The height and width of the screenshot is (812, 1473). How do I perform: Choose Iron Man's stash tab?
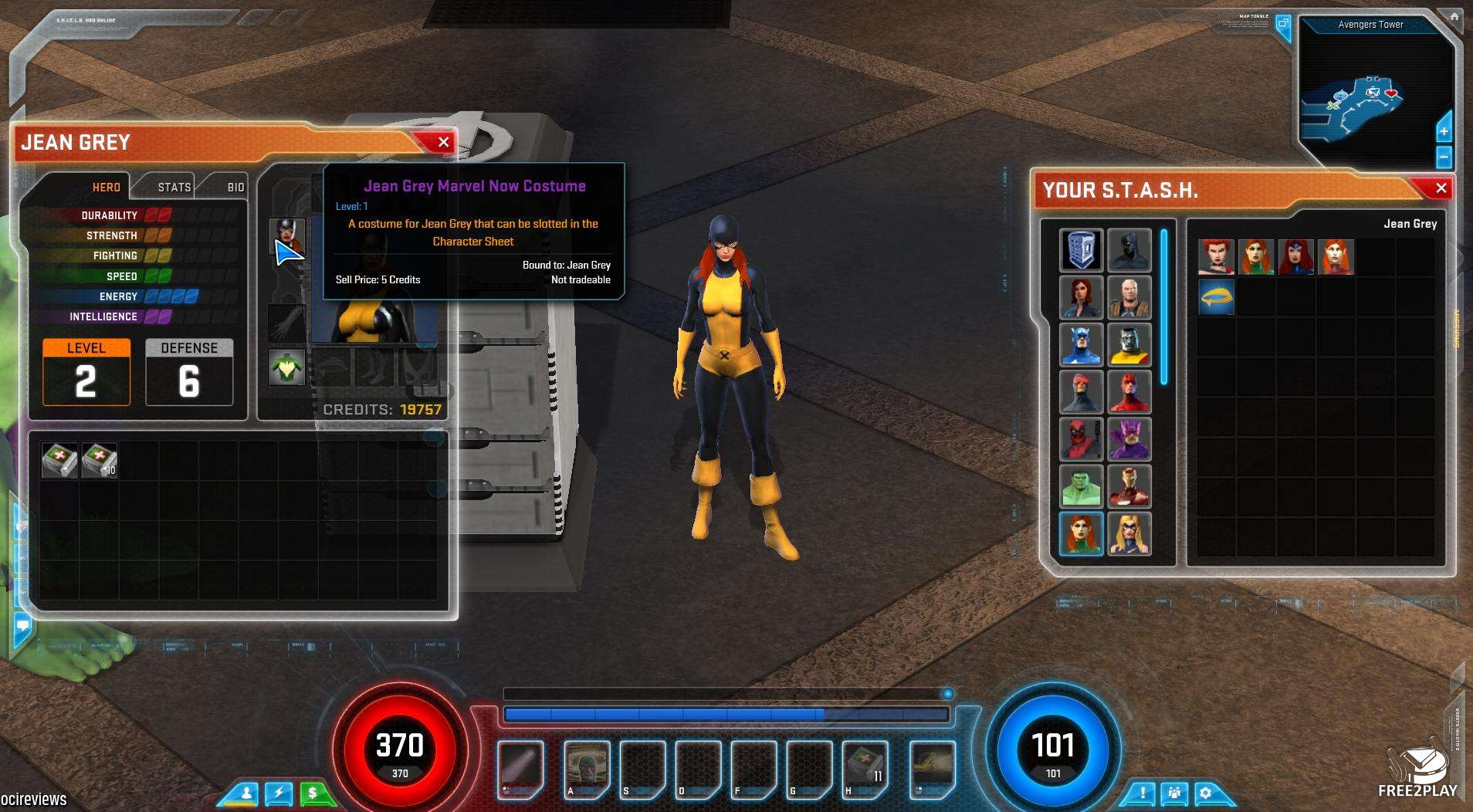[1129, 486]
